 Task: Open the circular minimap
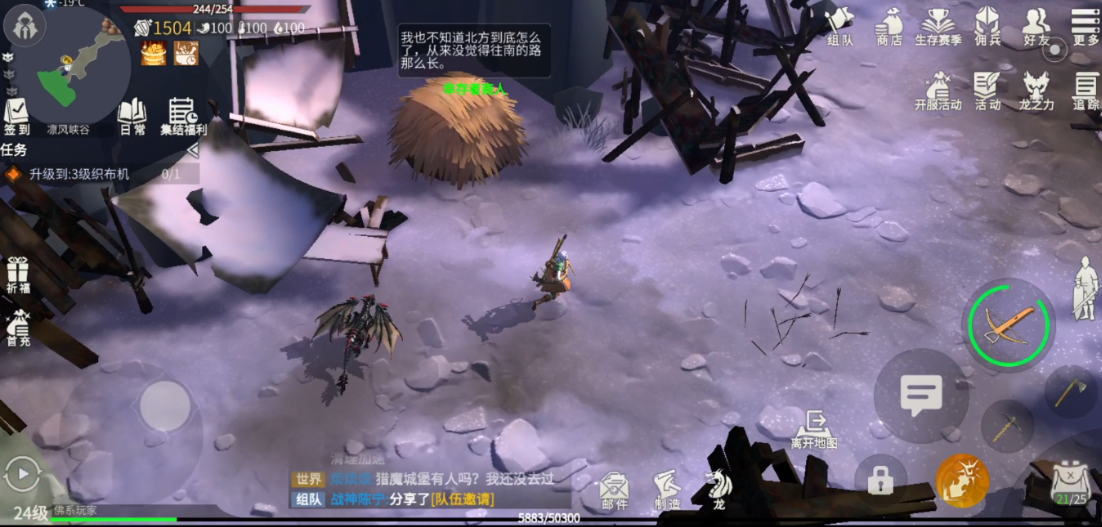pos(80,66)
